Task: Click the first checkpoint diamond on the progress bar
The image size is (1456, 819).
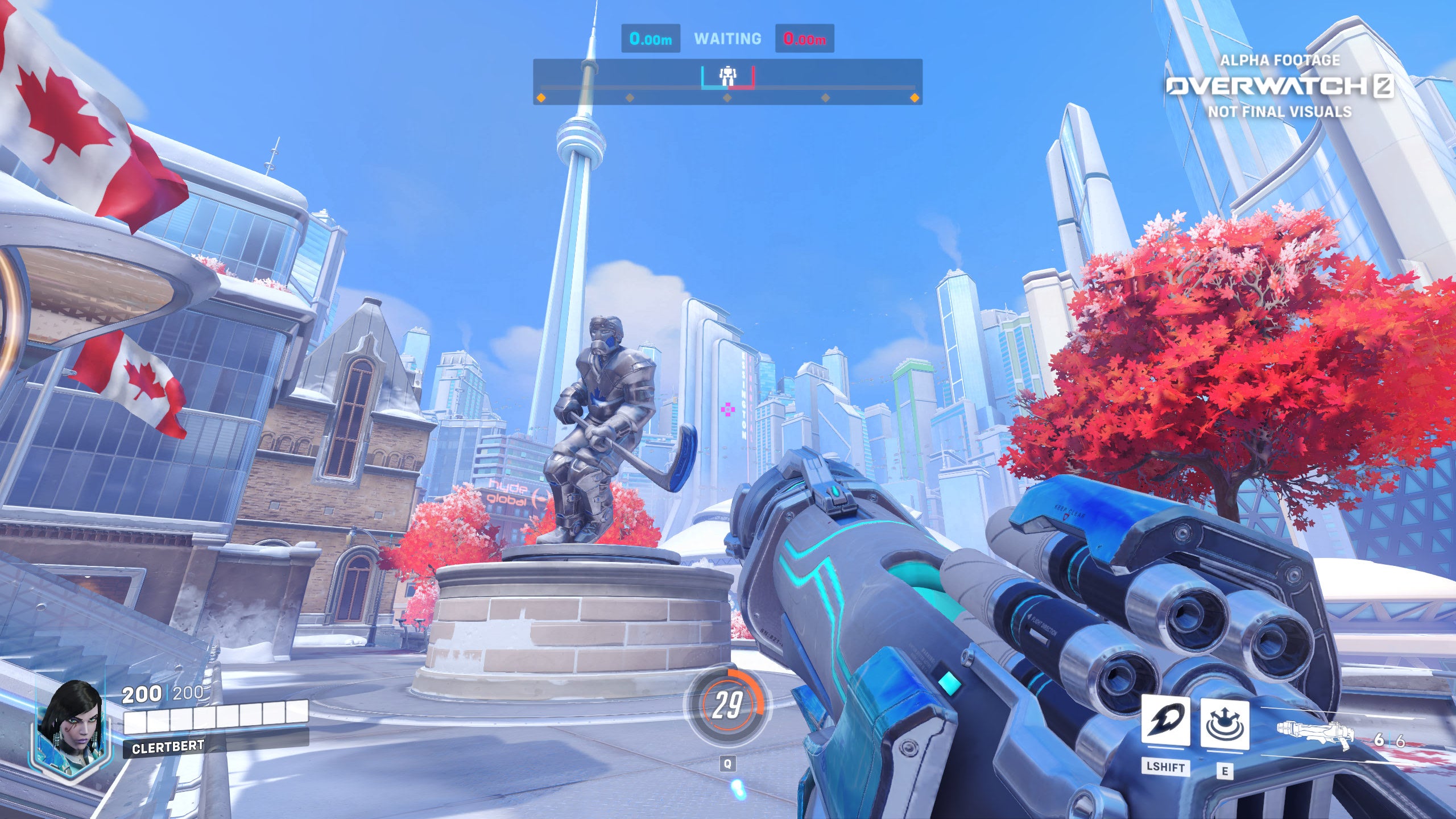Action: tap(540, 98)
